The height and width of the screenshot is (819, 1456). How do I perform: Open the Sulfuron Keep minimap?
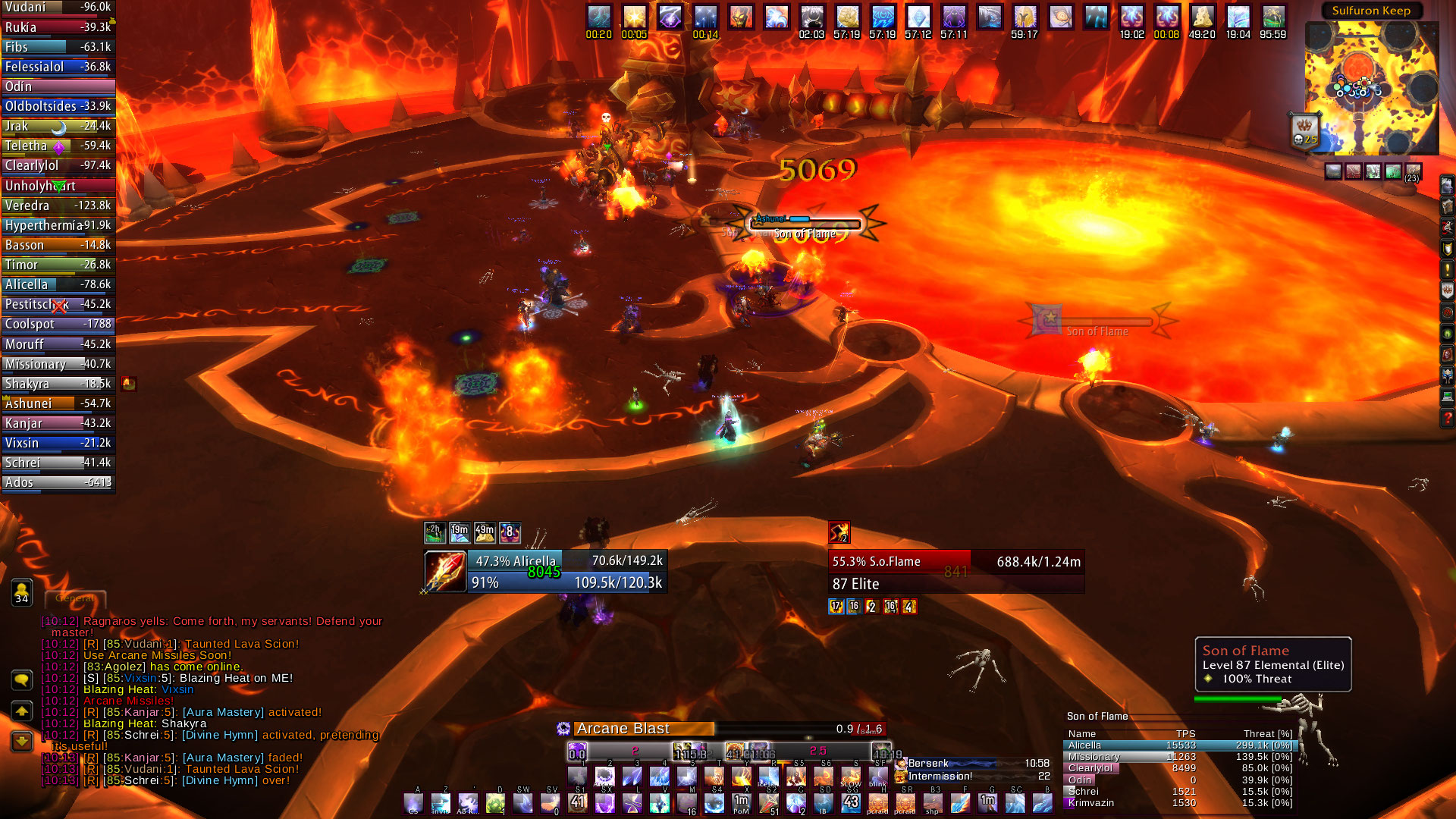[x=1371, y=87]
